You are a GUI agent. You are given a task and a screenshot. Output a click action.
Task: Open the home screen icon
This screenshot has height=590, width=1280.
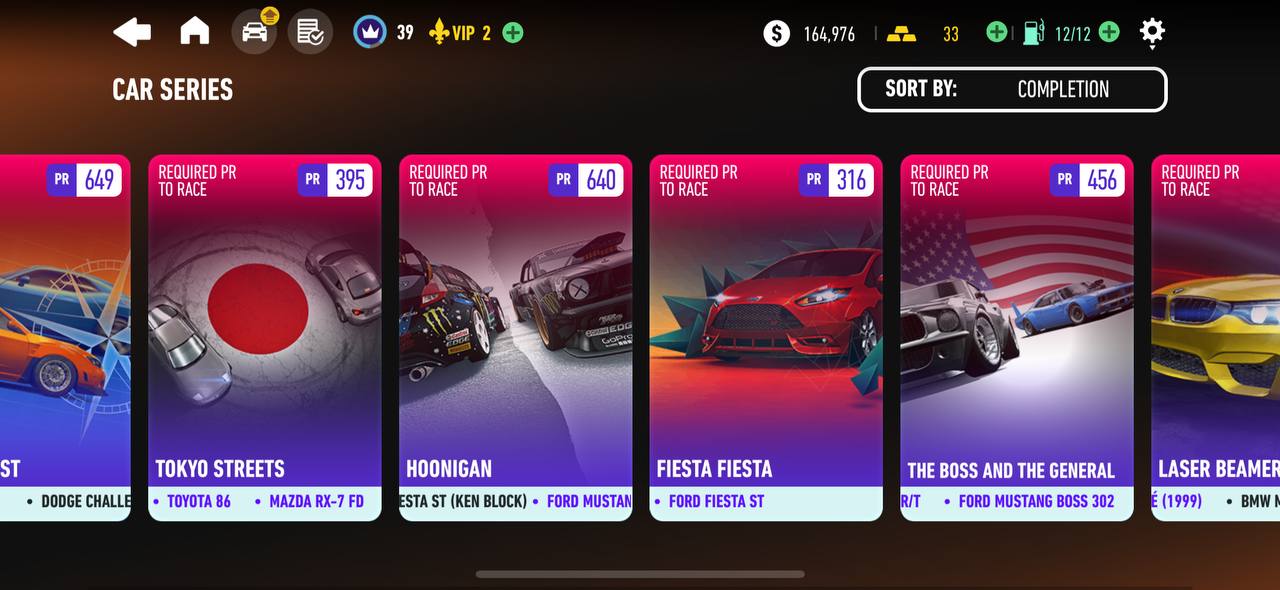pyautogui.click(x=195, y=32)
